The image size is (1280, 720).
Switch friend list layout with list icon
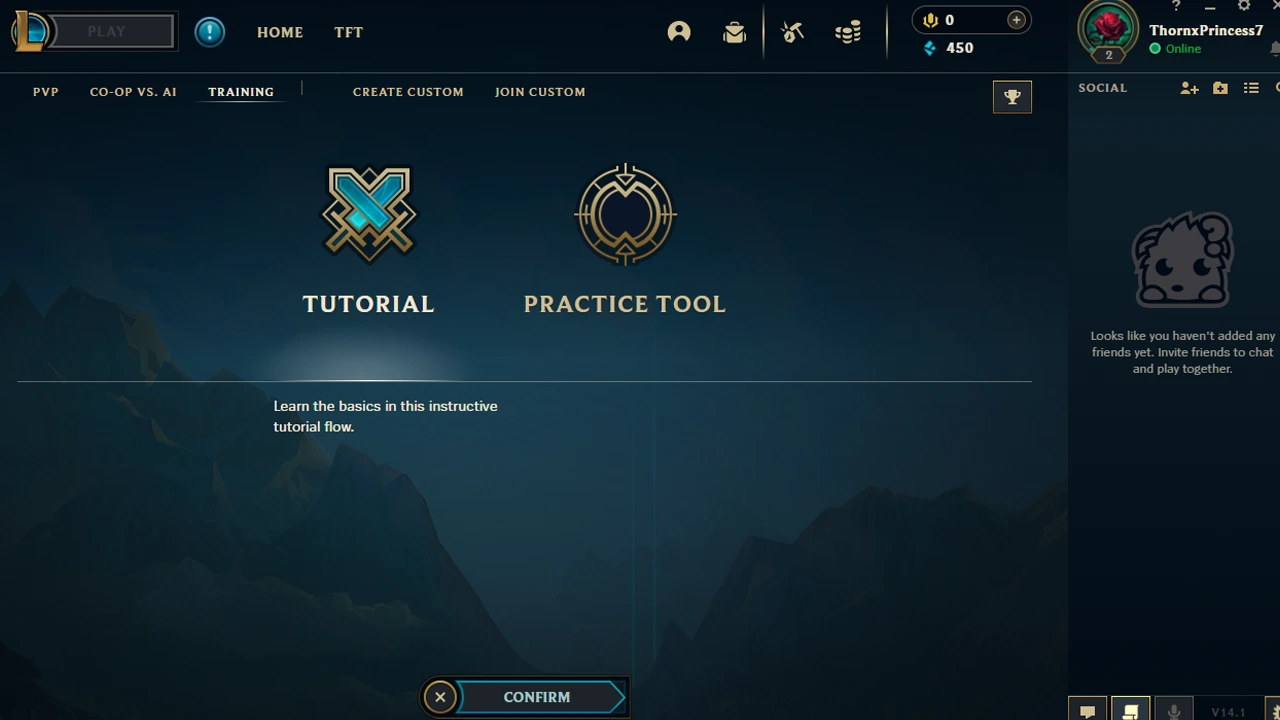1251,88
